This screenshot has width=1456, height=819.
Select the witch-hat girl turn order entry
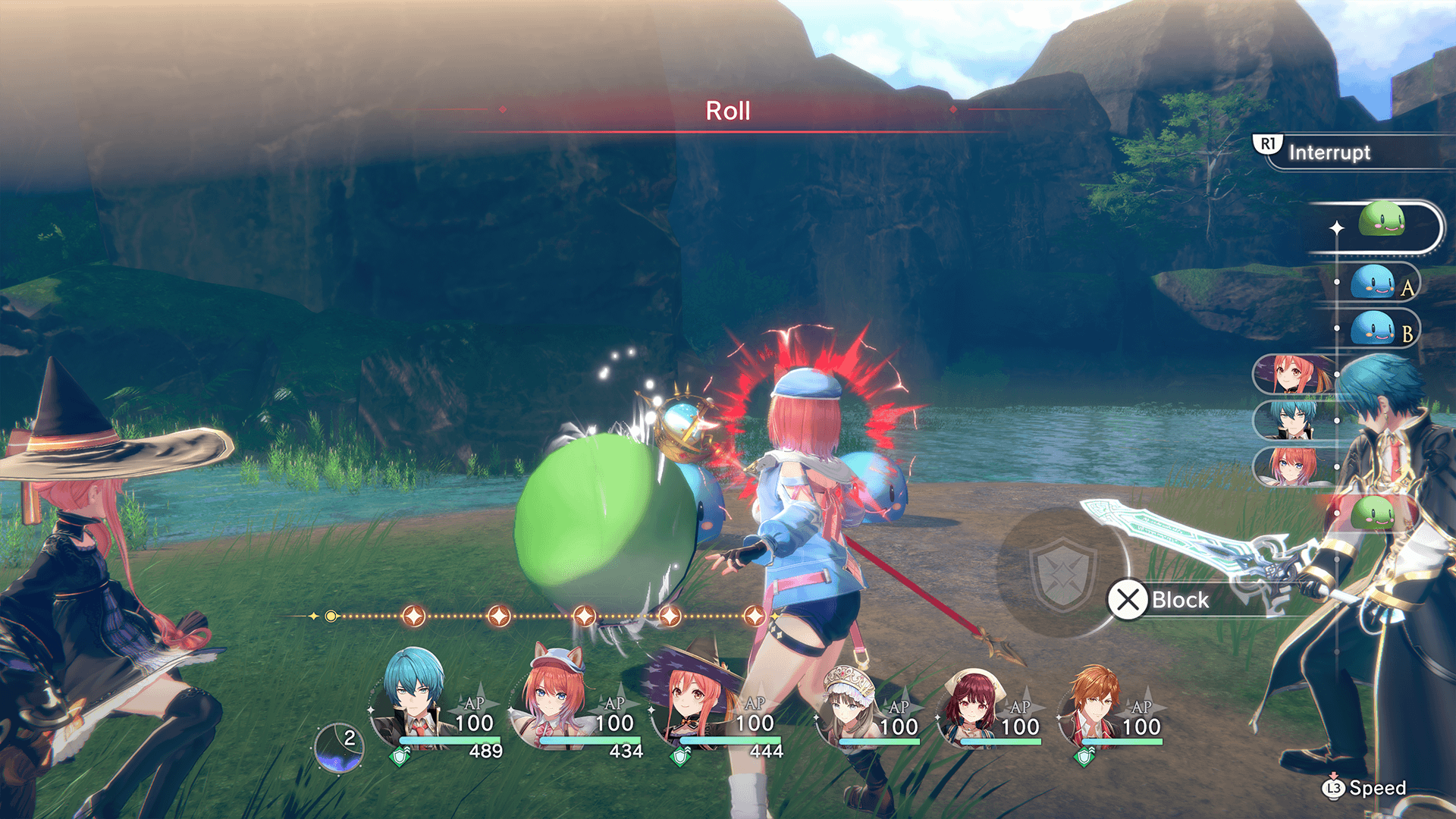[x=1293, y=375]
